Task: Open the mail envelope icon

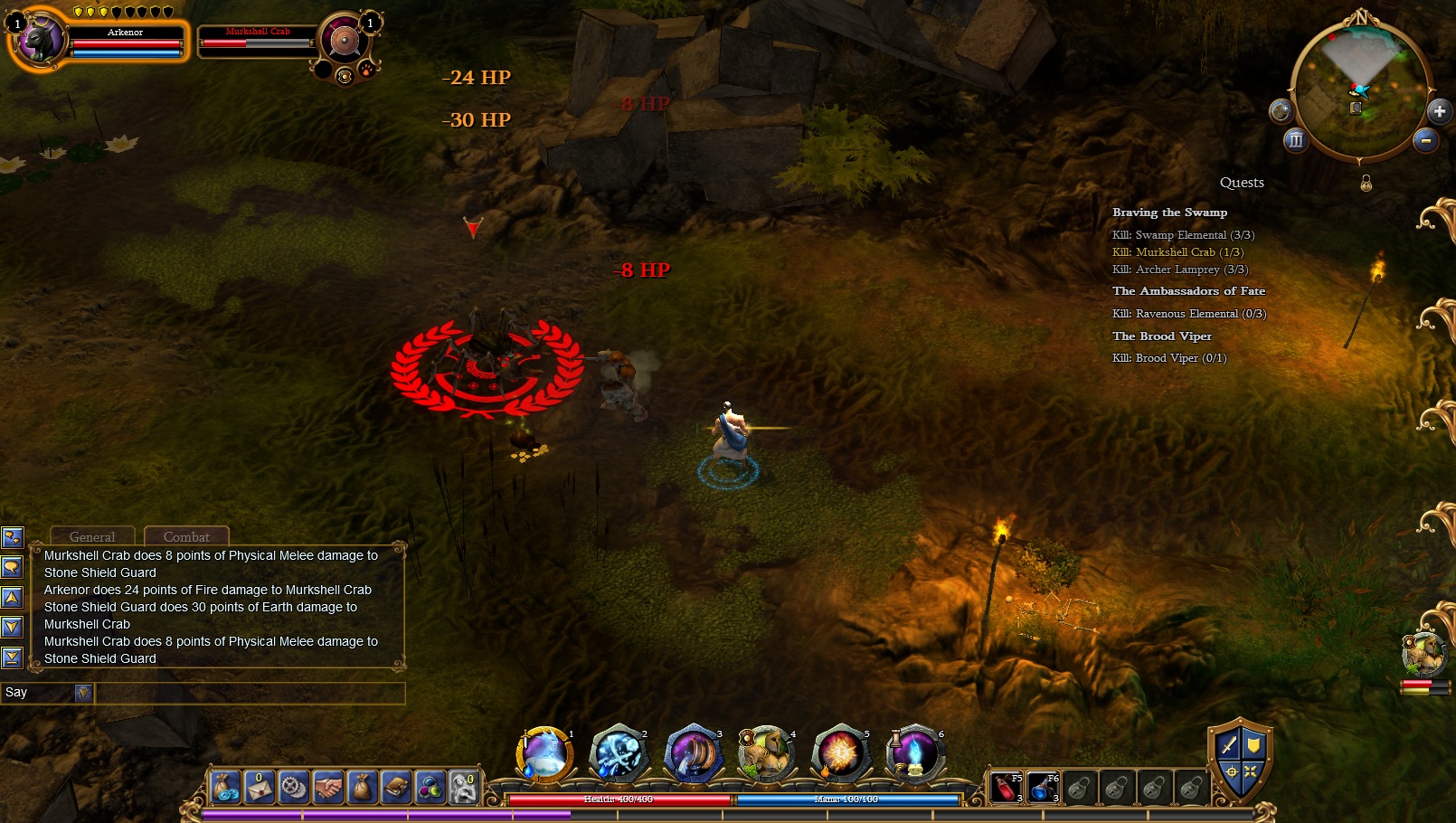Action: (x=259, y=788)
